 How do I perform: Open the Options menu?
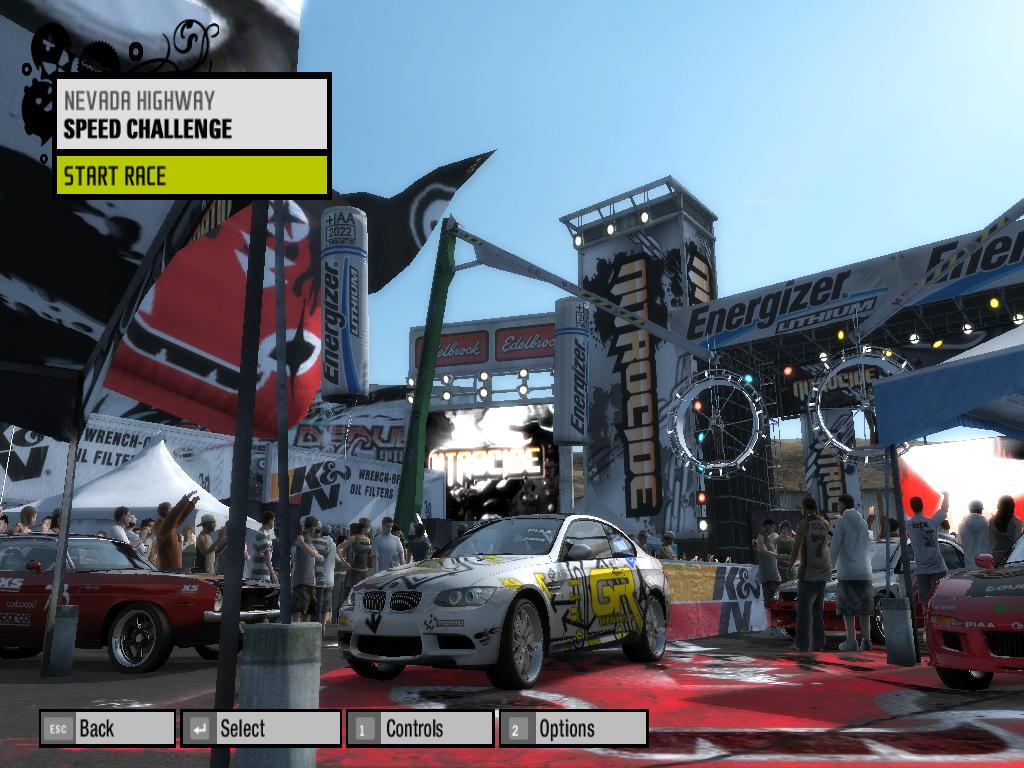(573, 729)
